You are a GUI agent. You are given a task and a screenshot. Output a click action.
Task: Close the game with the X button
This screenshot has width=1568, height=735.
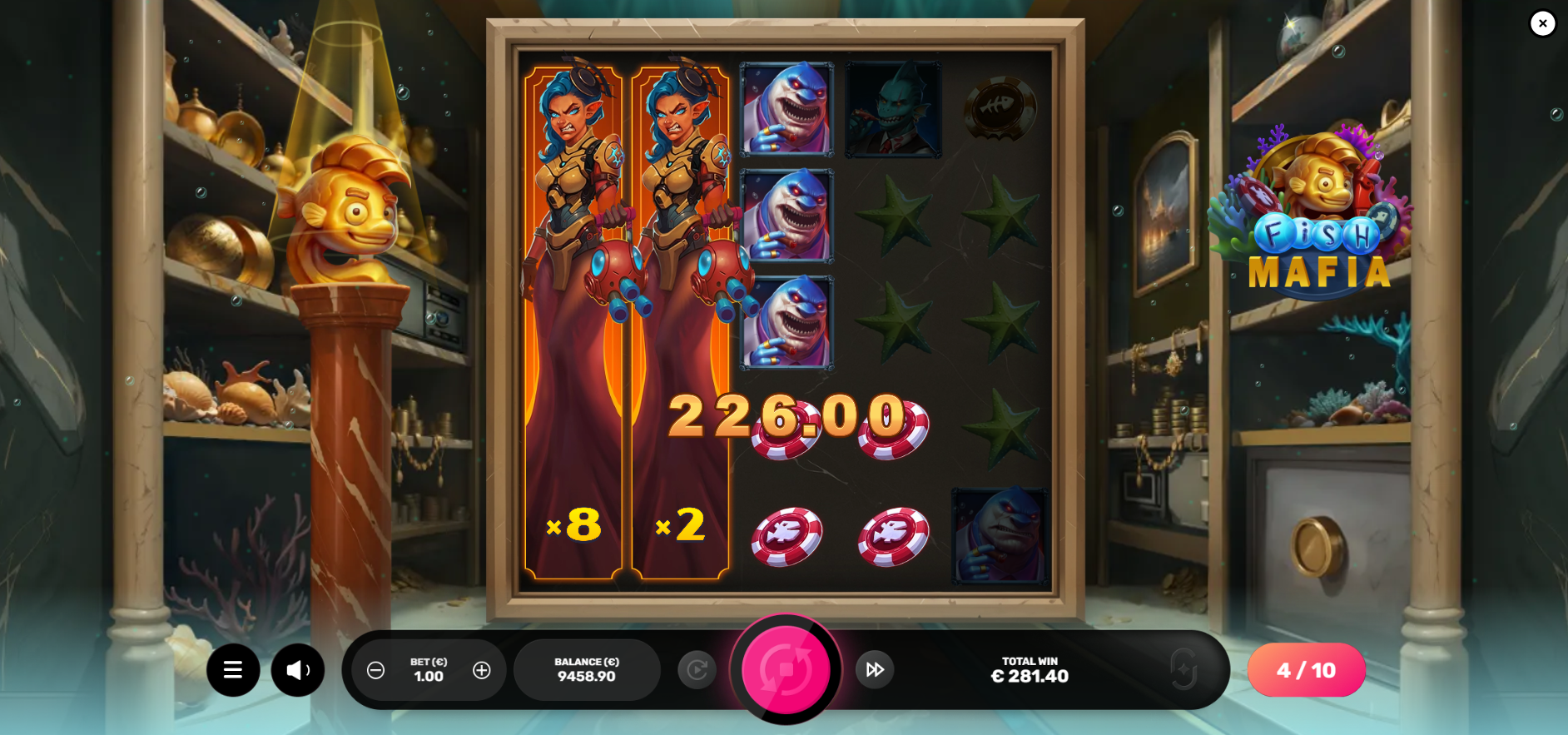click(x=1542, y=23)
